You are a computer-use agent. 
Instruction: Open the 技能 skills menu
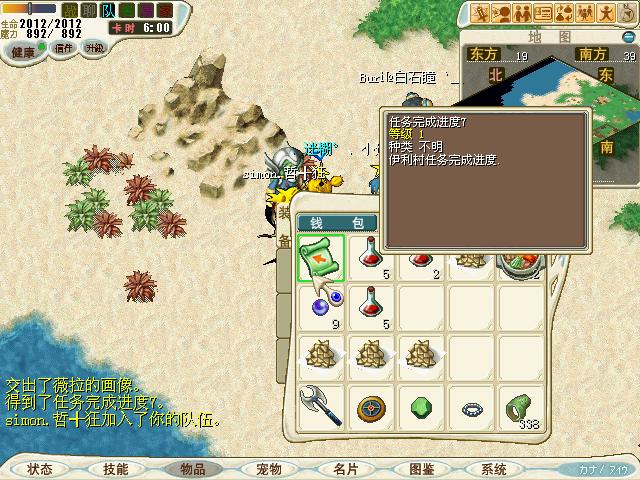click(116, 468)
